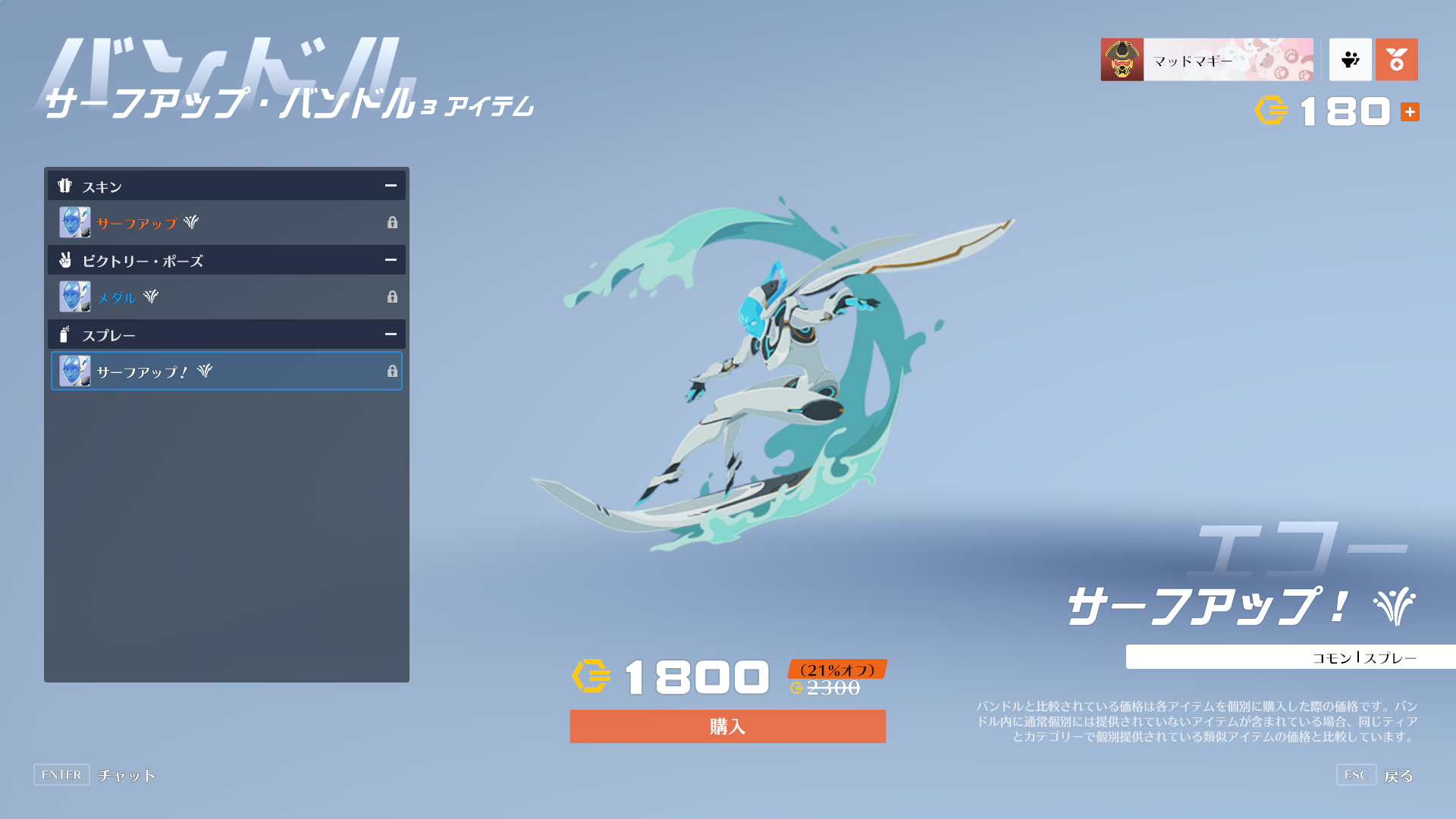
Task: Collapse the スプレー category header
Action: pyautogui.click(x=391, y=334)
